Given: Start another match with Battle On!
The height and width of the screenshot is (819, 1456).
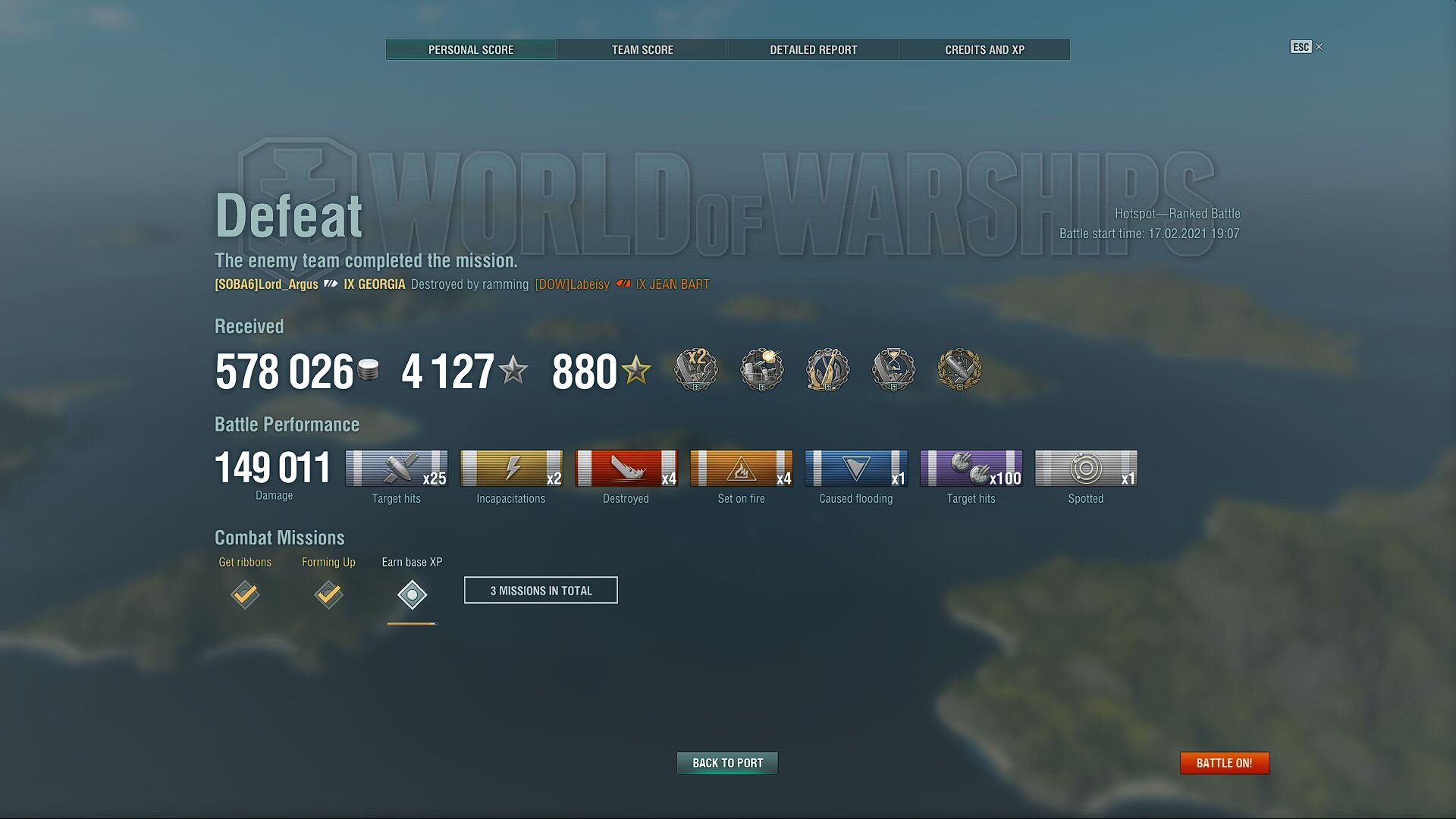Looking at the screenshot, I should pyautogui.click(x=1224, y=763).
